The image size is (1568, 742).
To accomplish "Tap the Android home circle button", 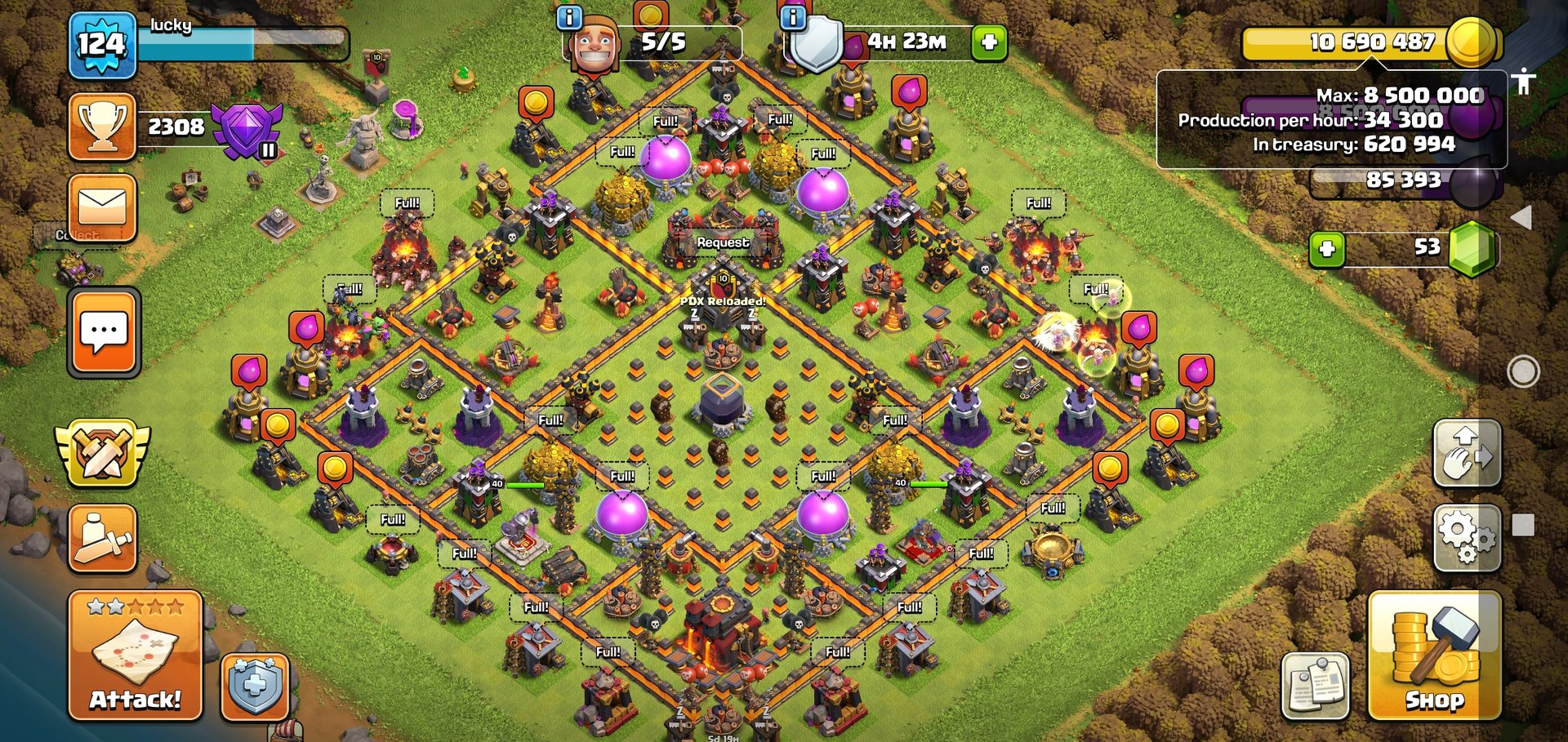I will [x=1523, y=372].
